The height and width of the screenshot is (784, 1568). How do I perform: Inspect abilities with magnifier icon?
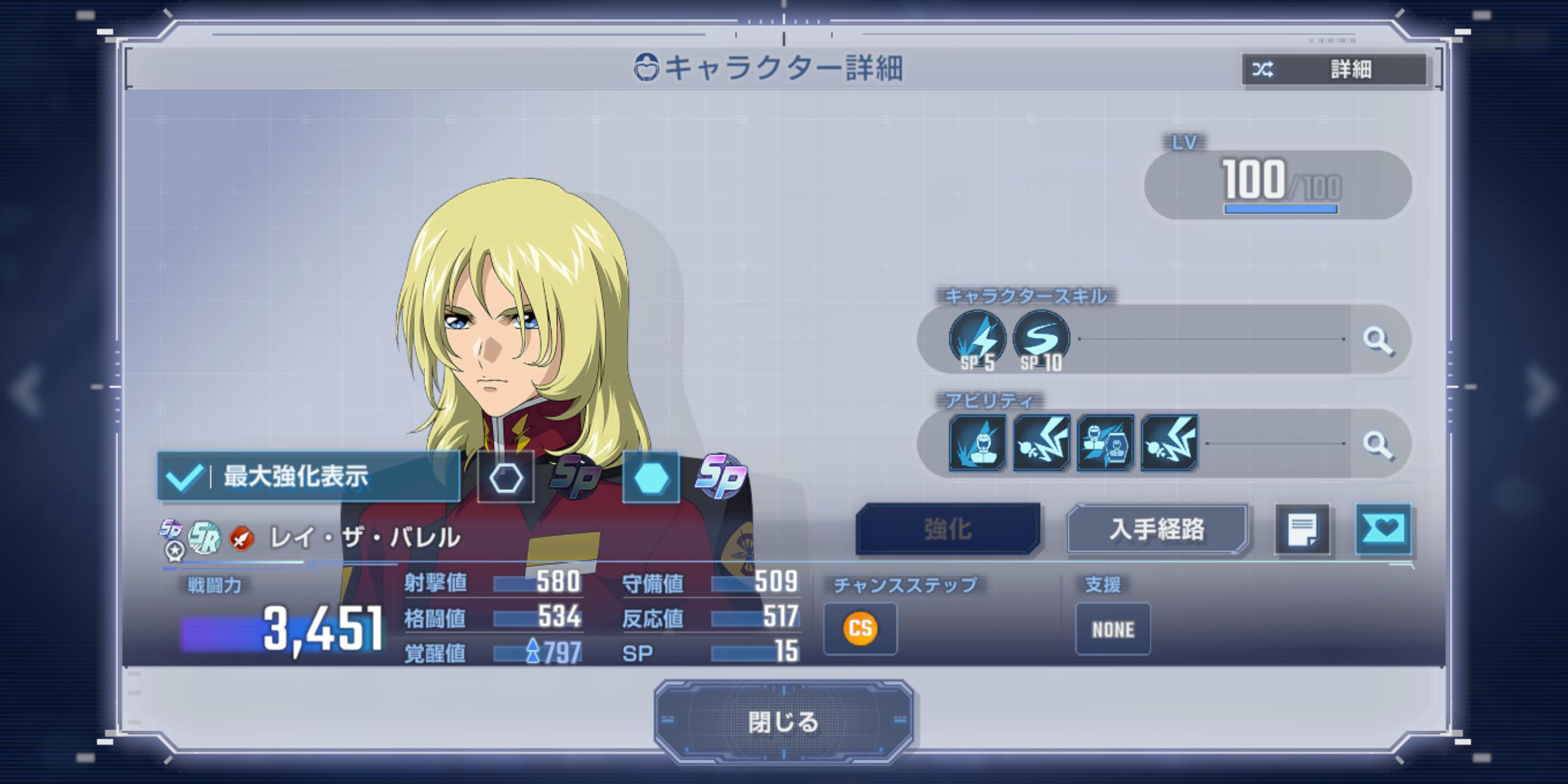click(1379, 444)
